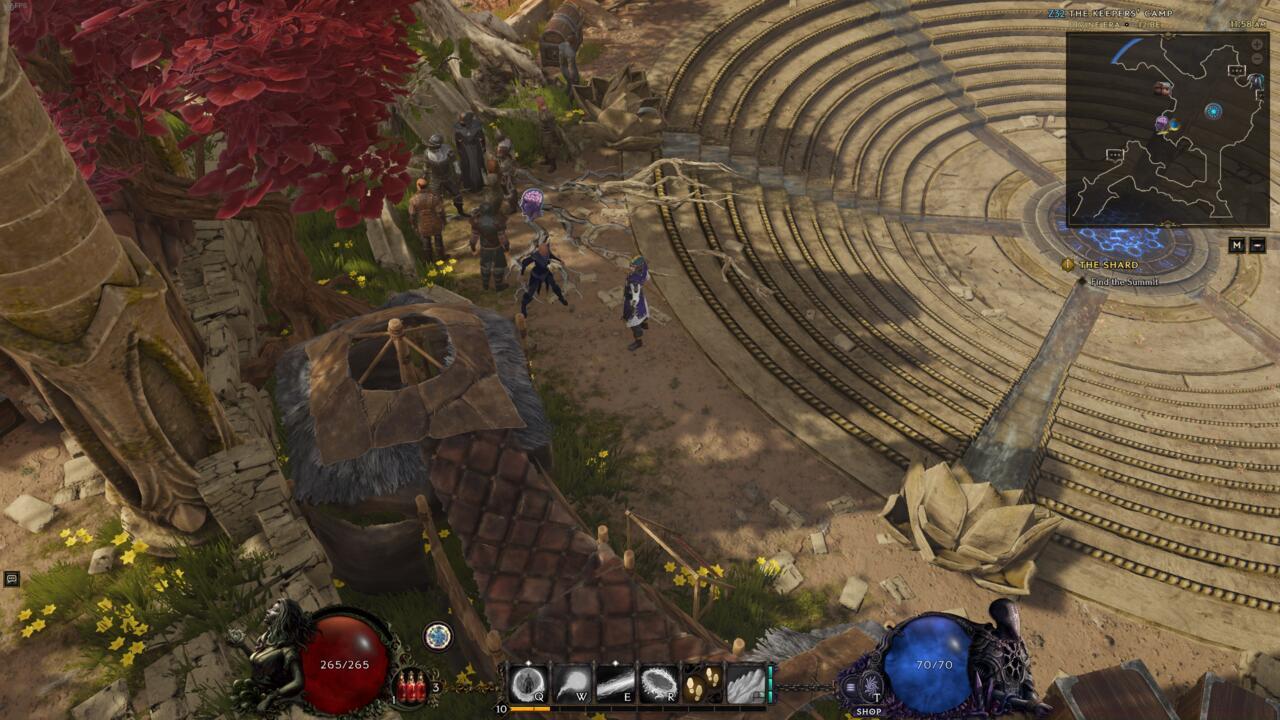This screenshot has width=1280, height=720.
Task: Click the chest marker on the minimap
Action: (1163, 89)
